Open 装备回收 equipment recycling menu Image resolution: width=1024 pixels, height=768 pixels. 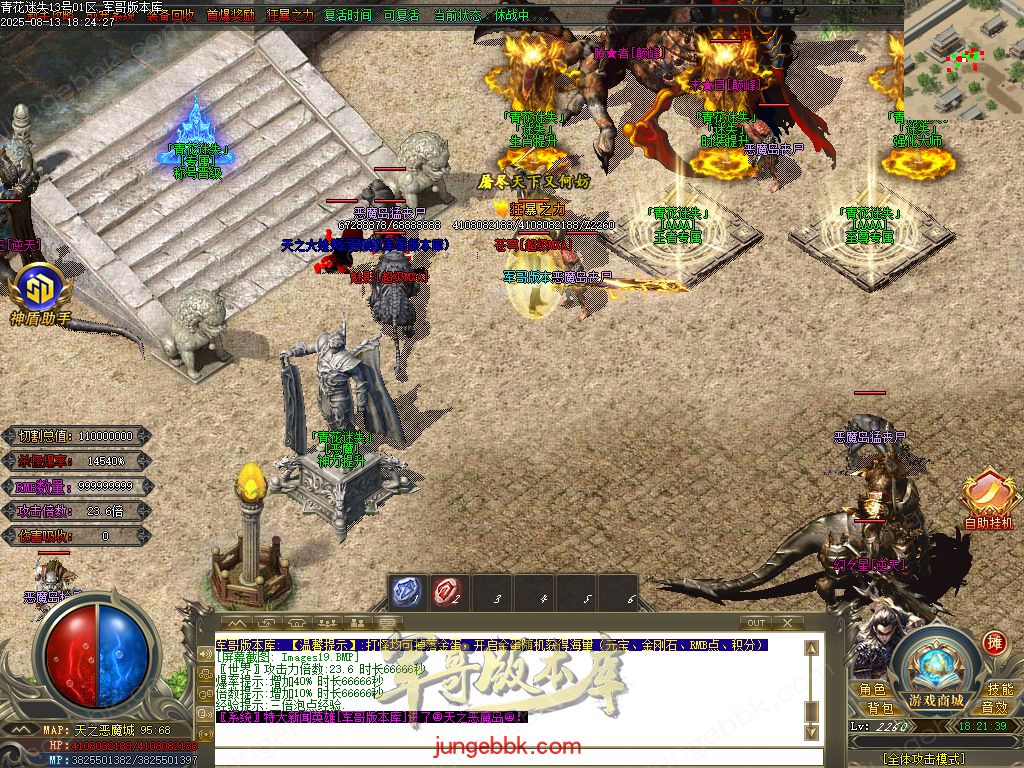pyautogui.click(x=170, y=15)
